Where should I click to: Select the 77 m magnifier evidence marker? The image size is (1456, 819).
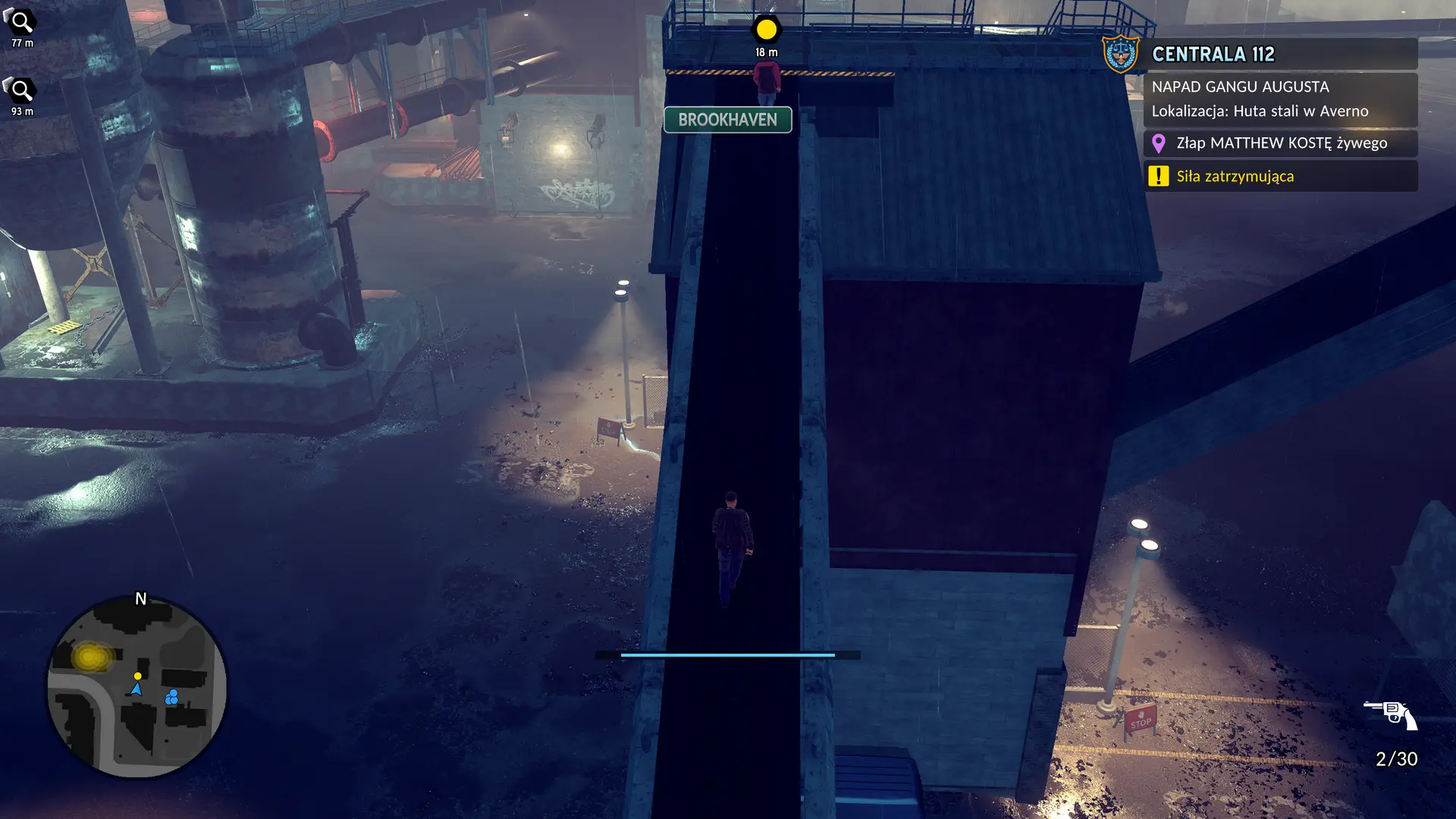coord(21,23)
